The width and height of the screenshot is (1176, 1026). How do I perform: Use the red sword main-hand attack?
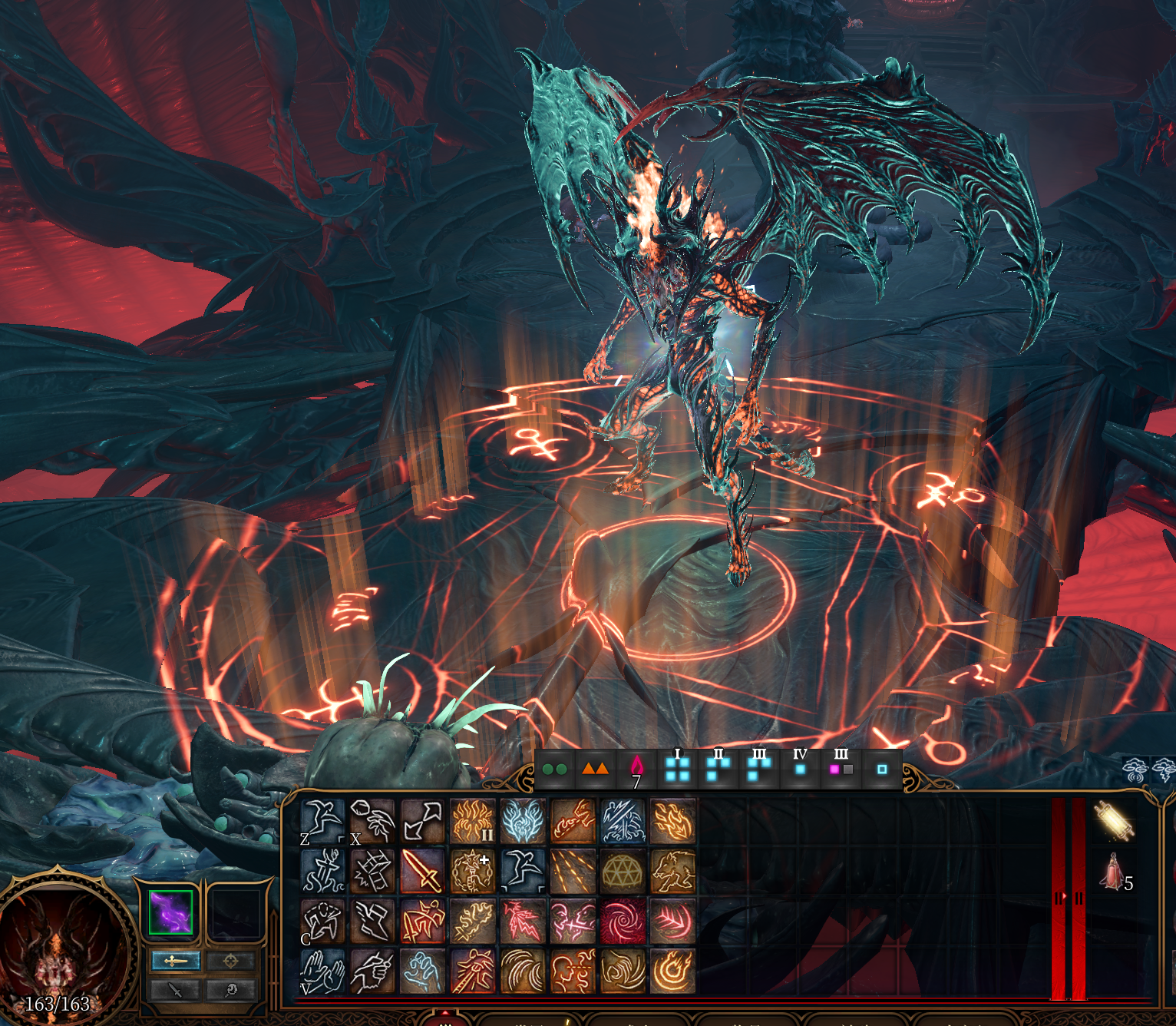click(x=422, y=871)
